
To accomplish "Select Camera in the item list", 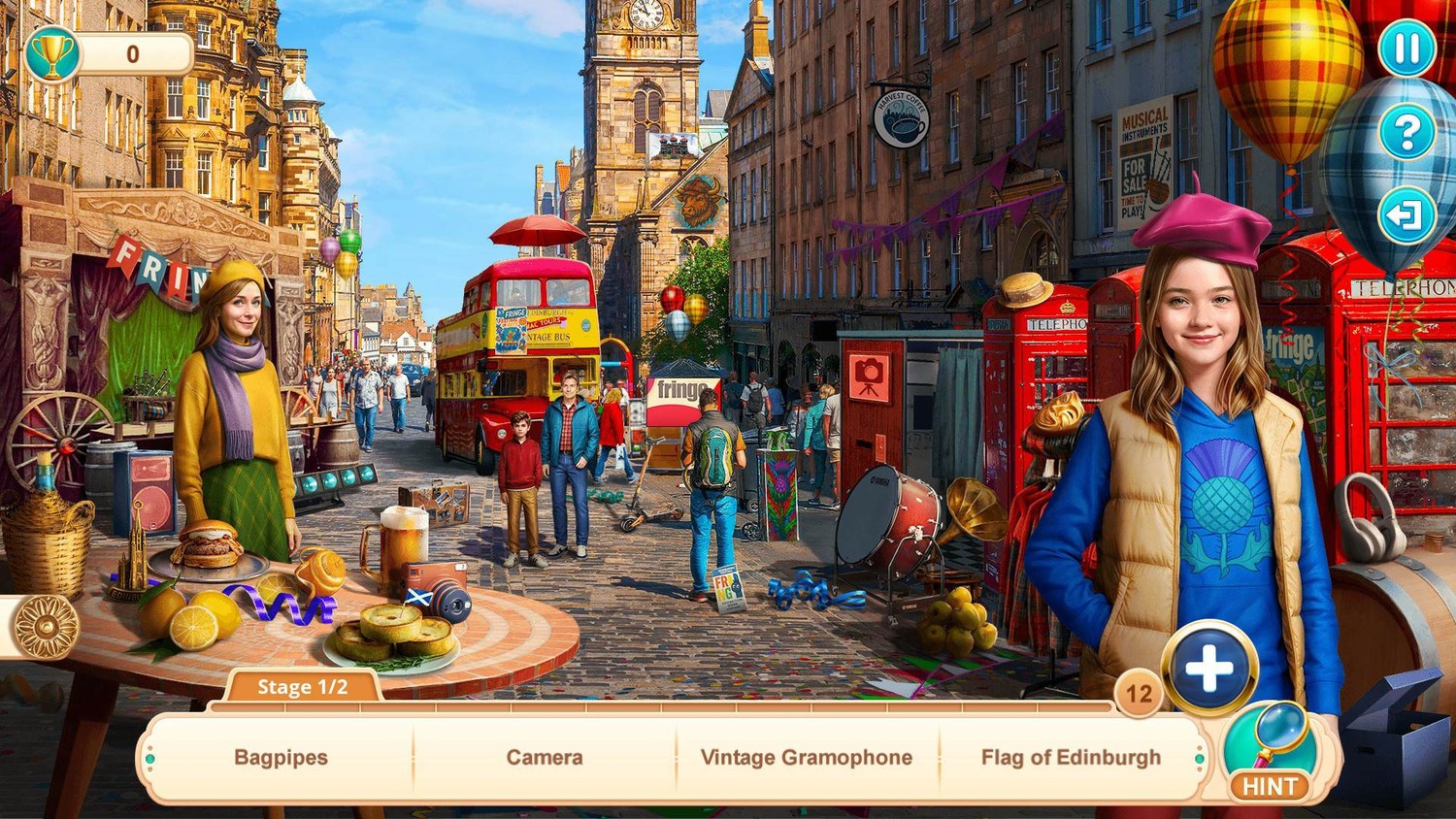I will 545,758.
